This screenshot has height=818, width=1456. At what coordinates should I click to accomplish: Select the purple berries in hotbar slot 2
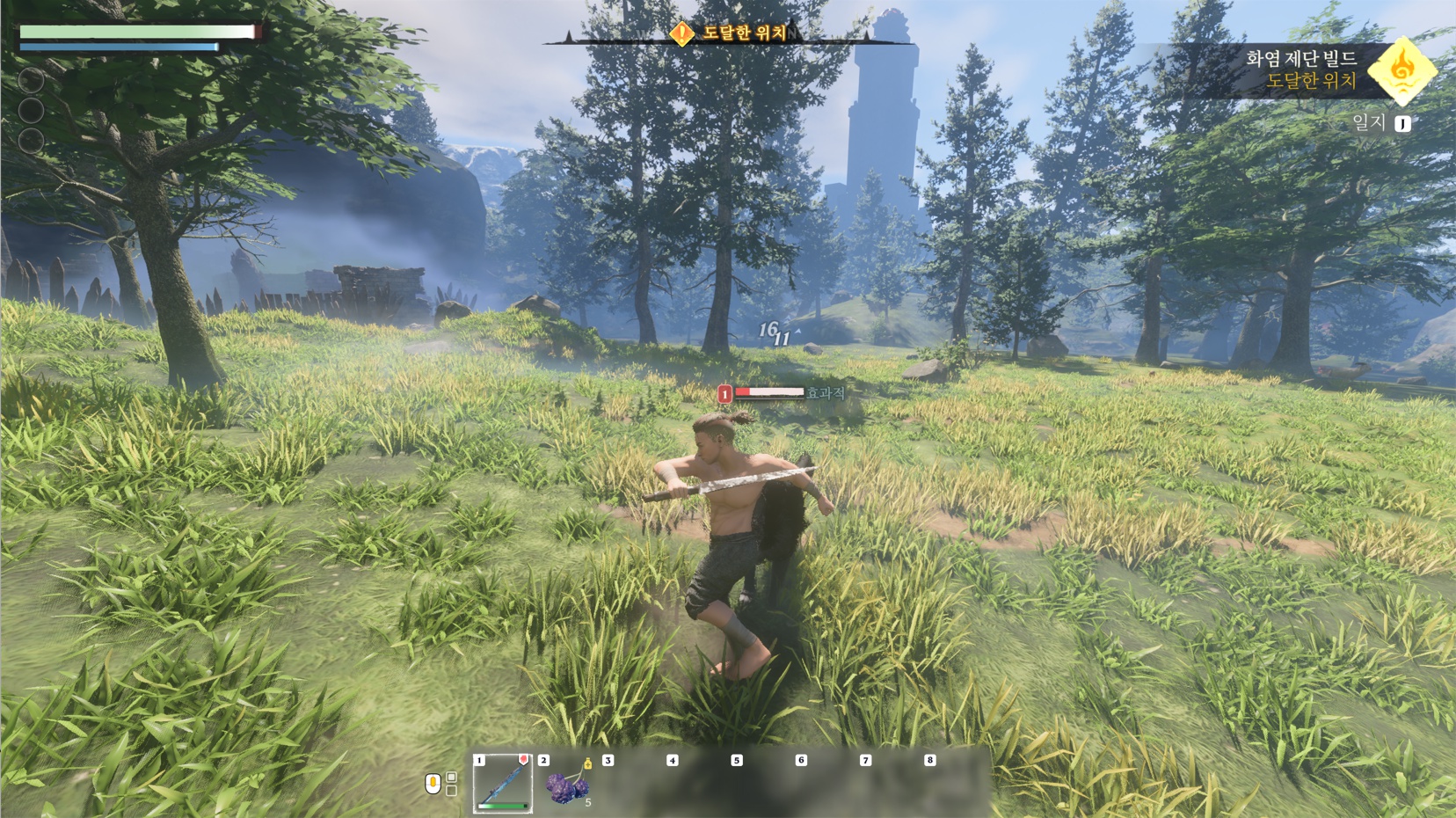[566, 785]
